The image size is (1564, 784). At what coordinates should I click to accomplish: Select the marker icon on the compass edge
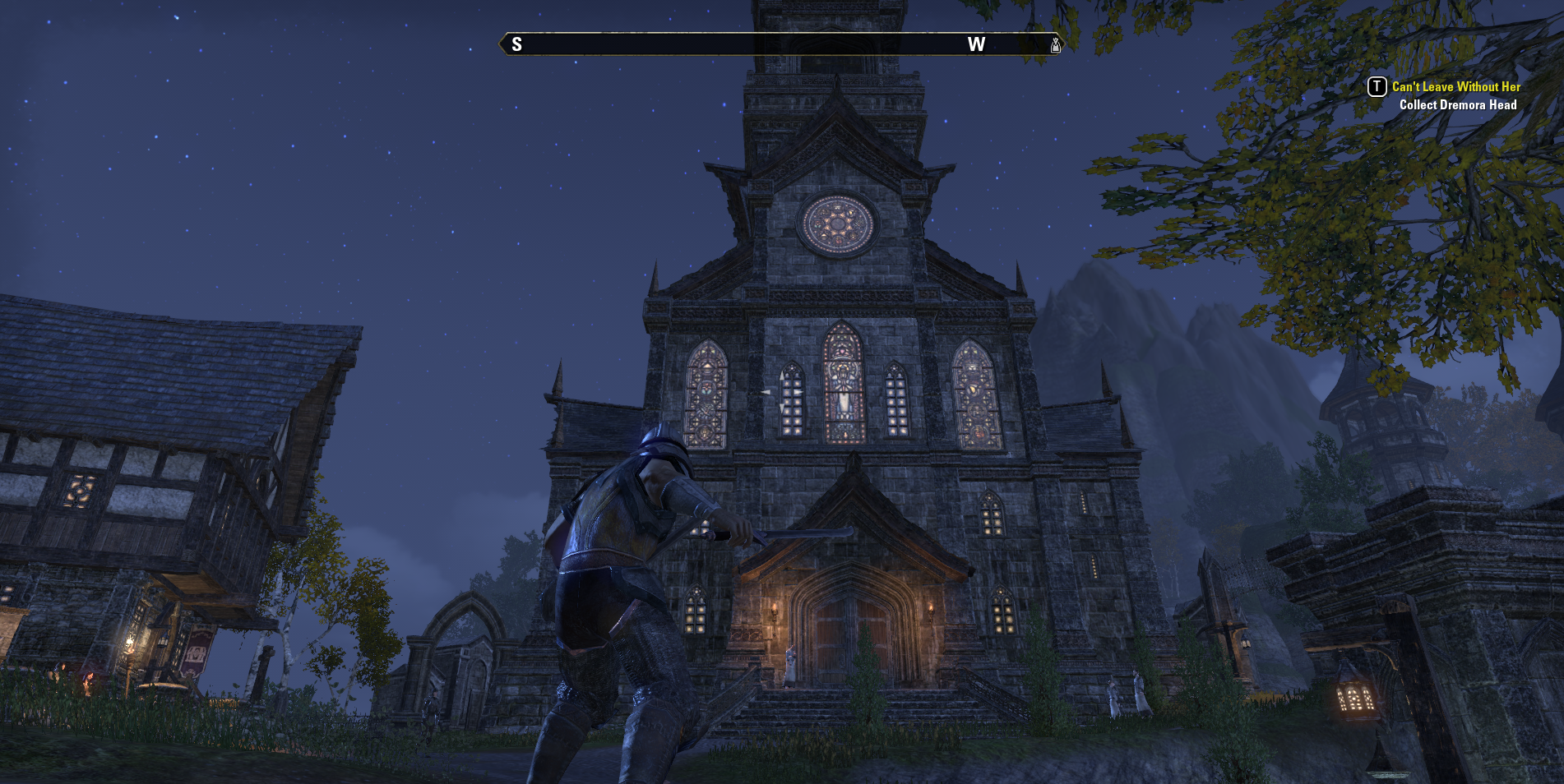1055,45
